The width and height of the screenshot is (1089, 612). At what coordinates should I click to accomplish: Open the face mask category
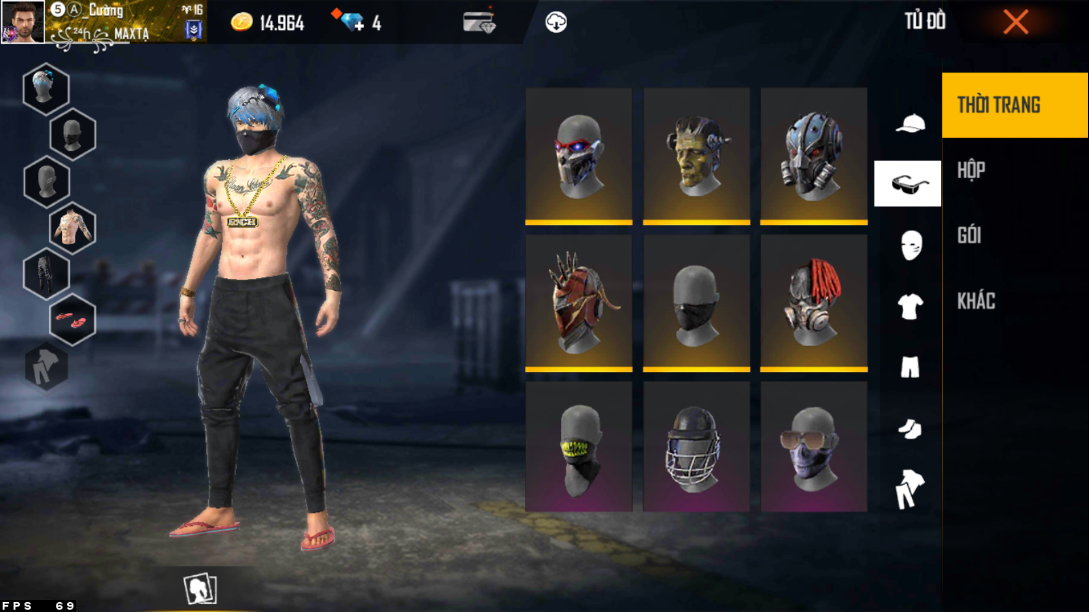click(909, 245)
